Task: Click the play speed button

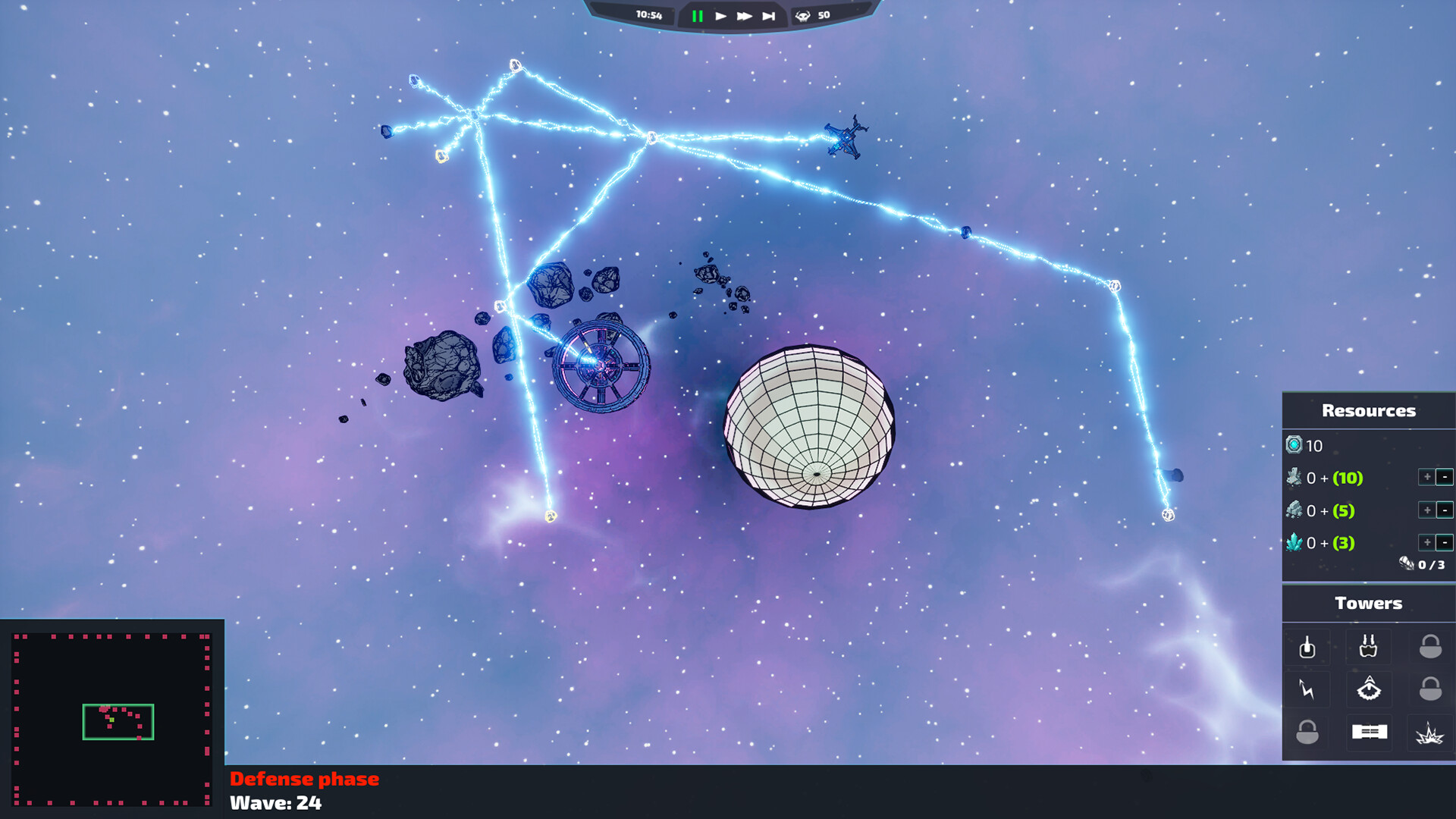Action: (720, 14)
